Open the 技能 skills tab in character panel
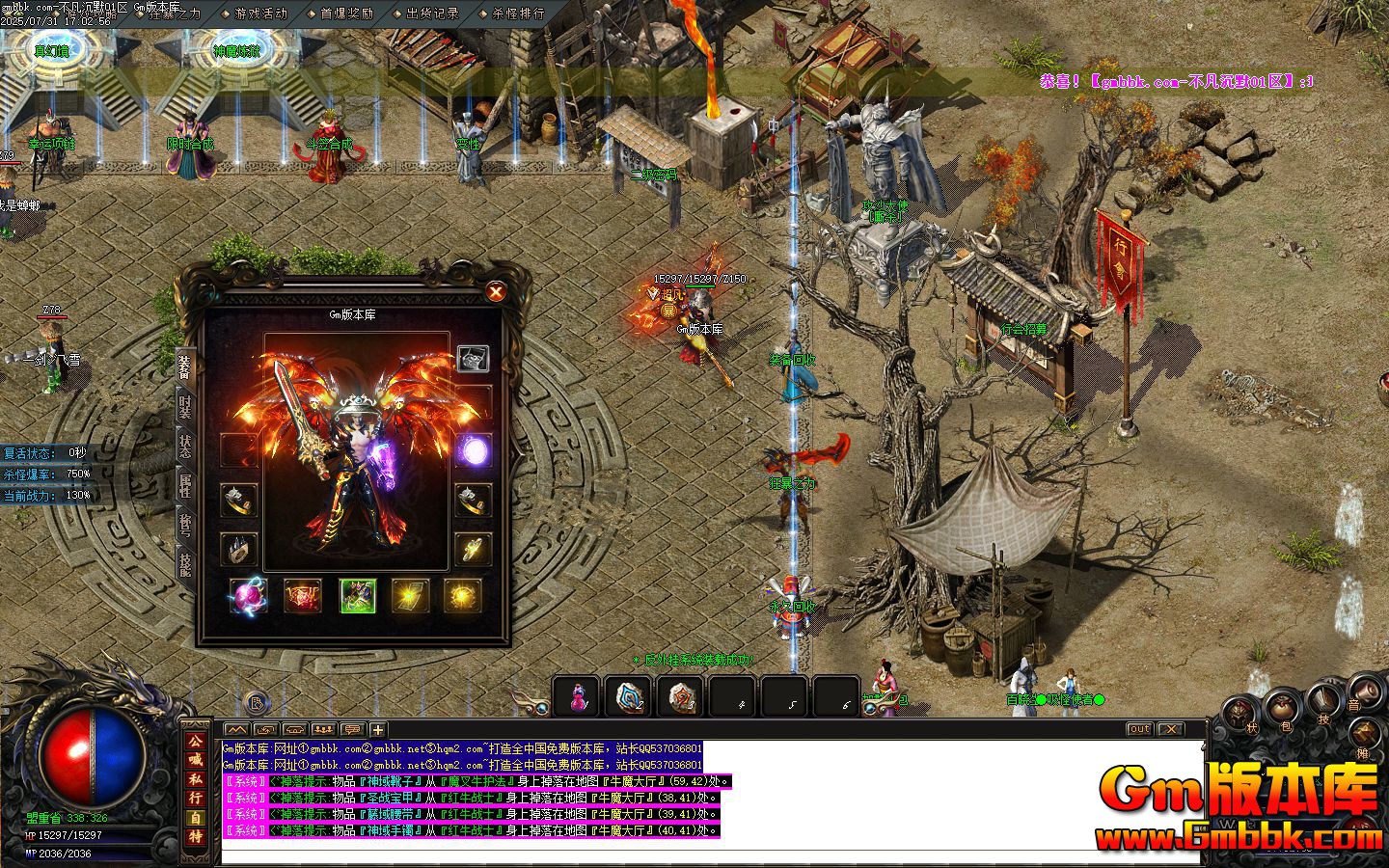Screen dimensions: 1389x868 point(184,562)
